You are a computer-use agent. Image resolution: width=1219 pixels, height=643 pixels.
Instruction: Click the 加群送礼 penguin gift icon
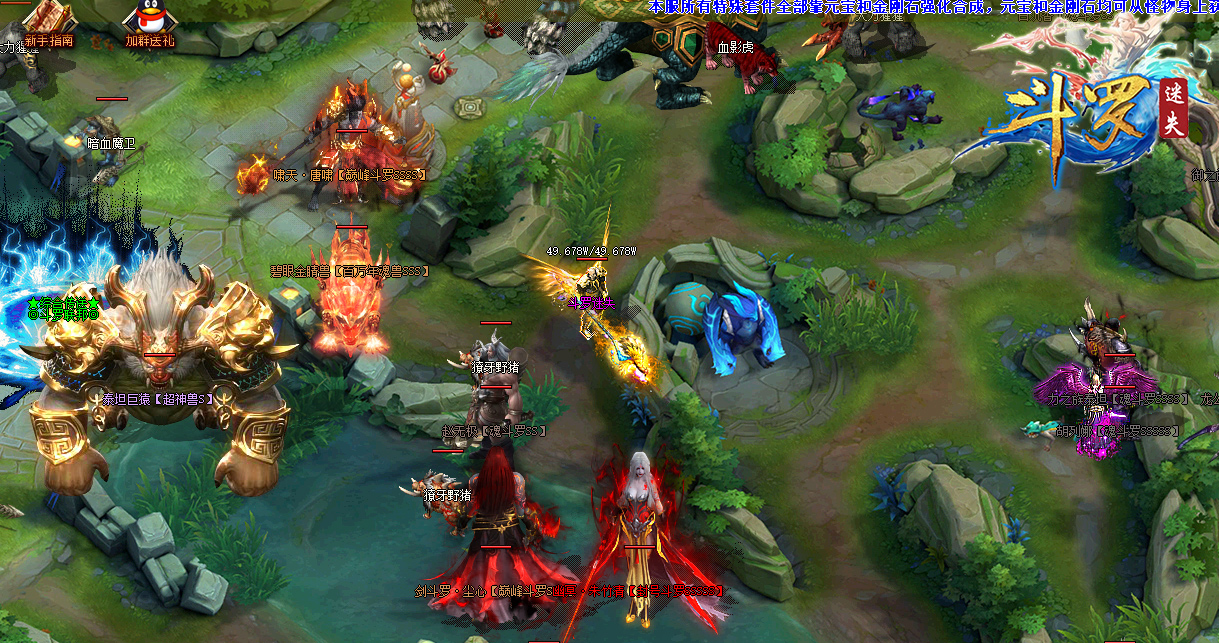coord(148,20)
